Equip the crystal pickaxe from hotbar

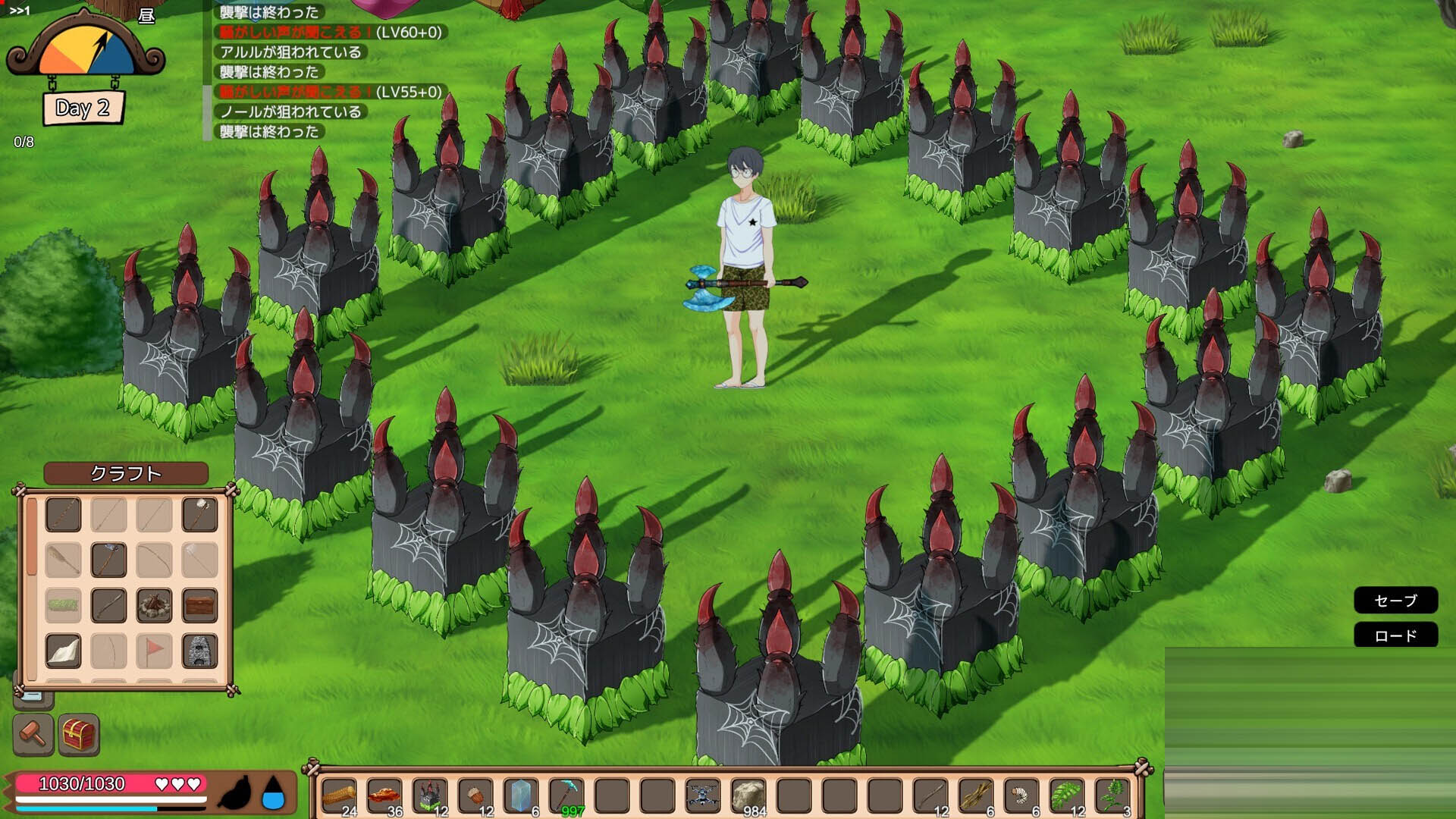point(566,796)
